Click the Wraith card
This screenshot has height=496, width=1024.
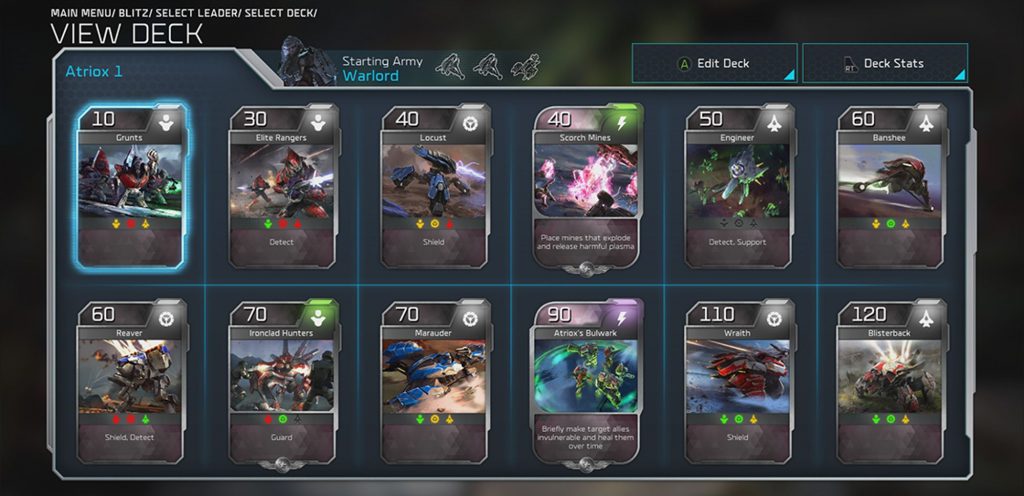[x=739, y=380]
